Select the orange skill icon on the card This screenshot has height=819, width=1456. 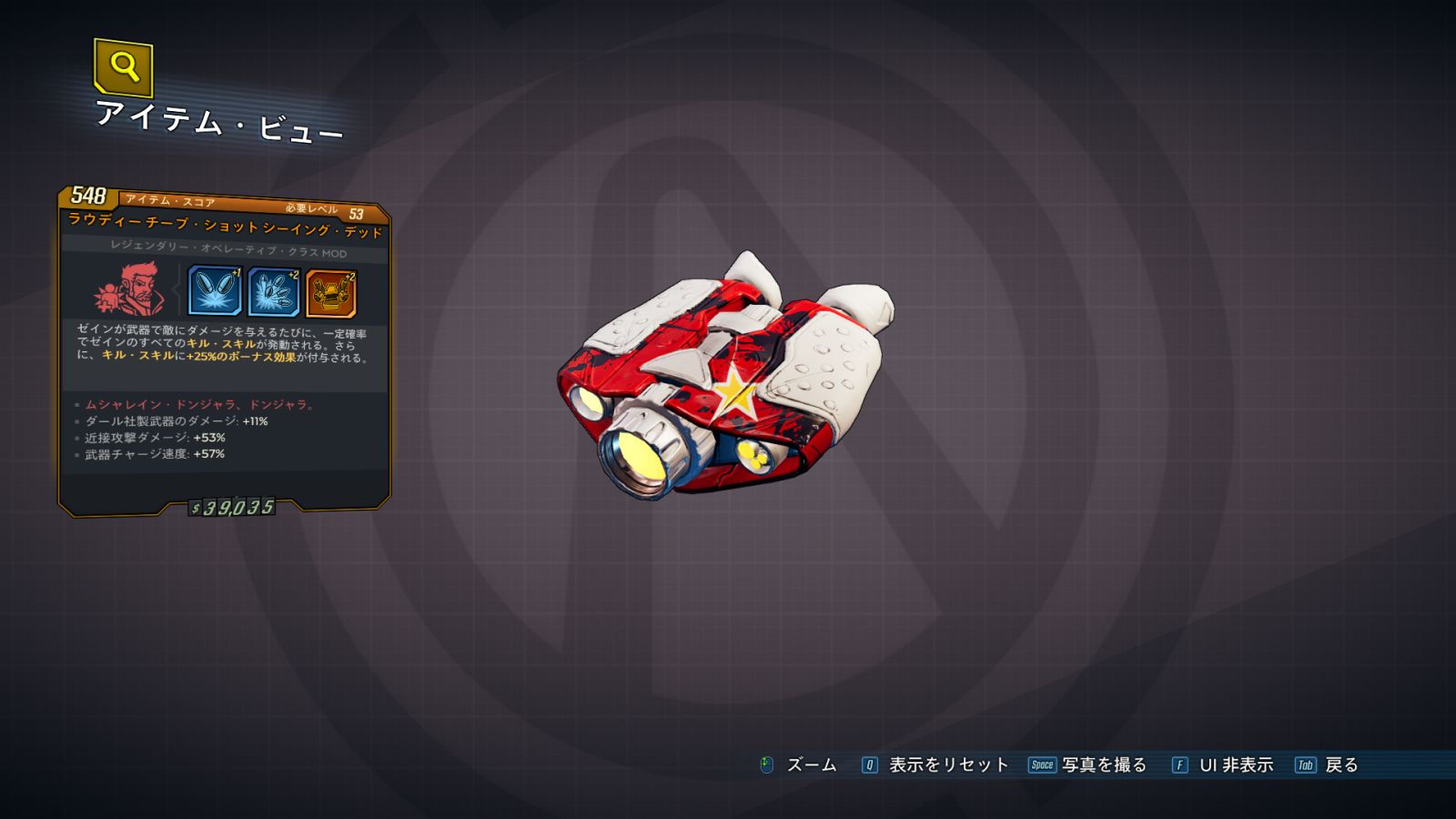tap(331, 294)
